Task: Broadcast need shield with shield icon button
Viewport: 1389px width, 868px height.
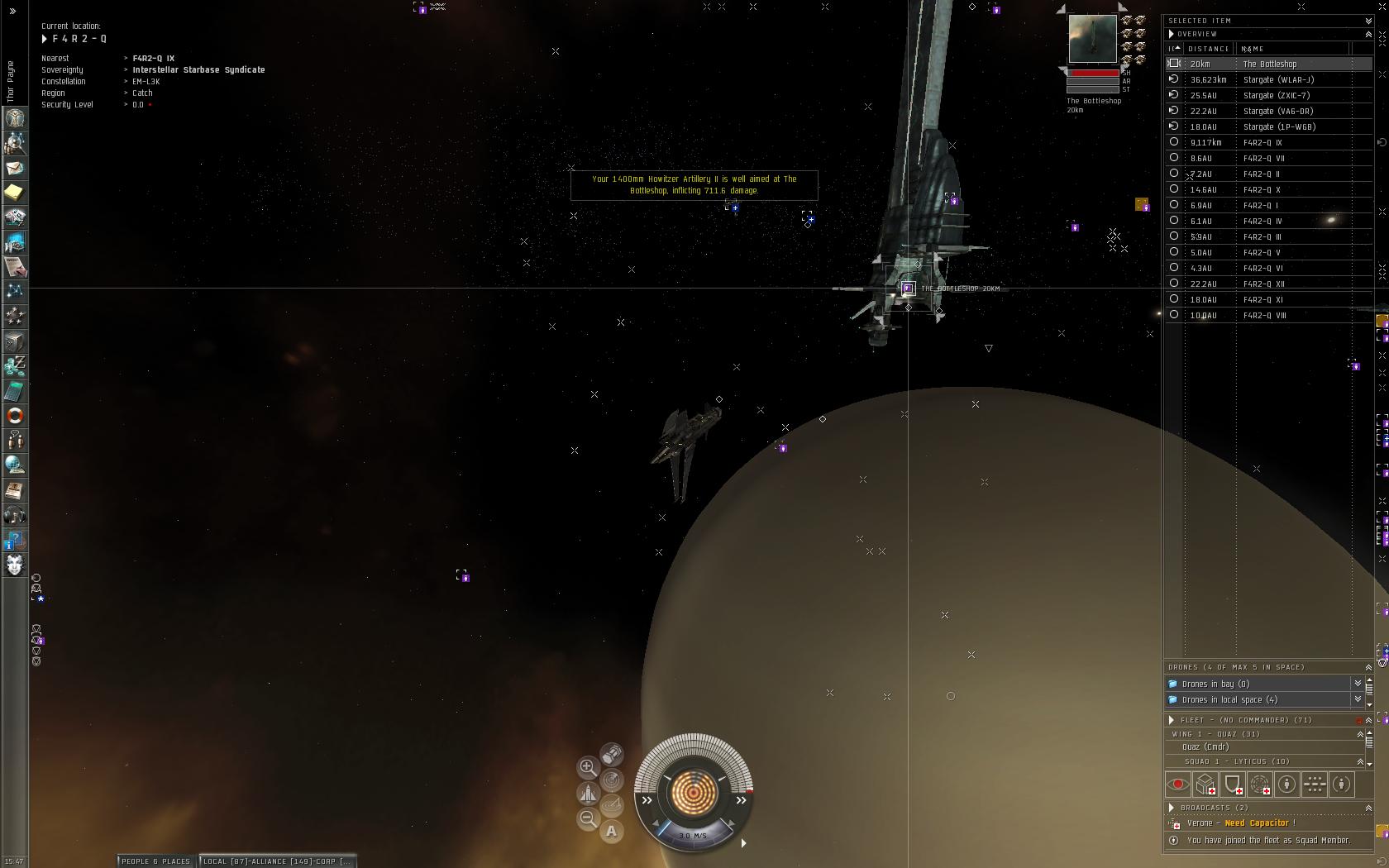Action: [1233, 784]
